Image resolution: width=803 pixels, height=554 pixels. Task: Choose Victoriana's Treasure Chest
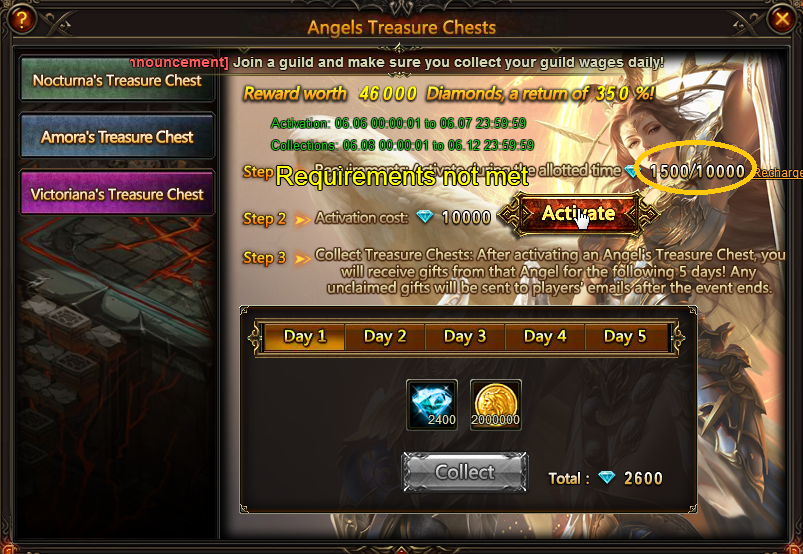pos(117,194)
